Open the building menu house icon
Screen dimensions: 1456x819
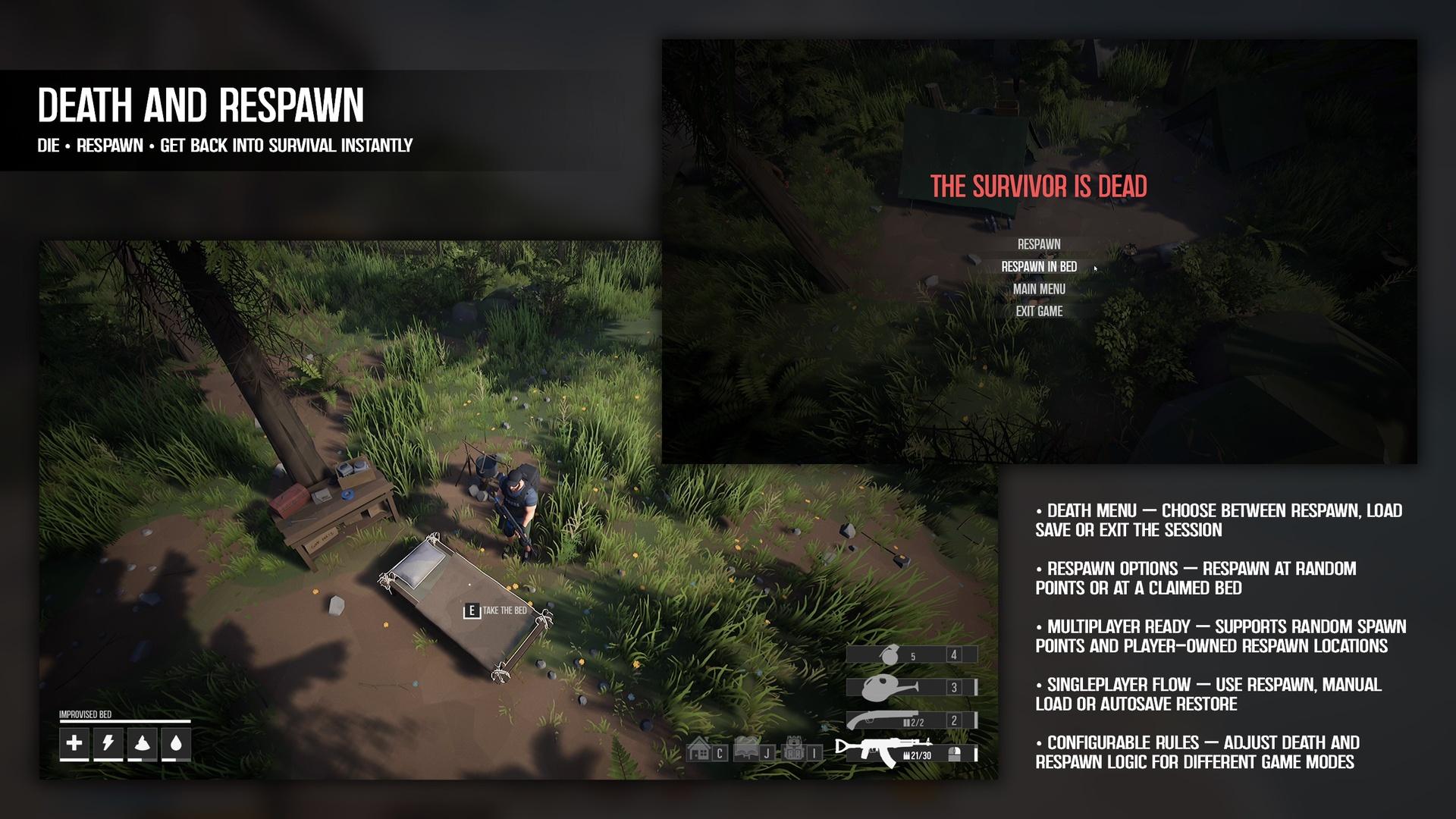pyautogui.click(x=698, y=751)
